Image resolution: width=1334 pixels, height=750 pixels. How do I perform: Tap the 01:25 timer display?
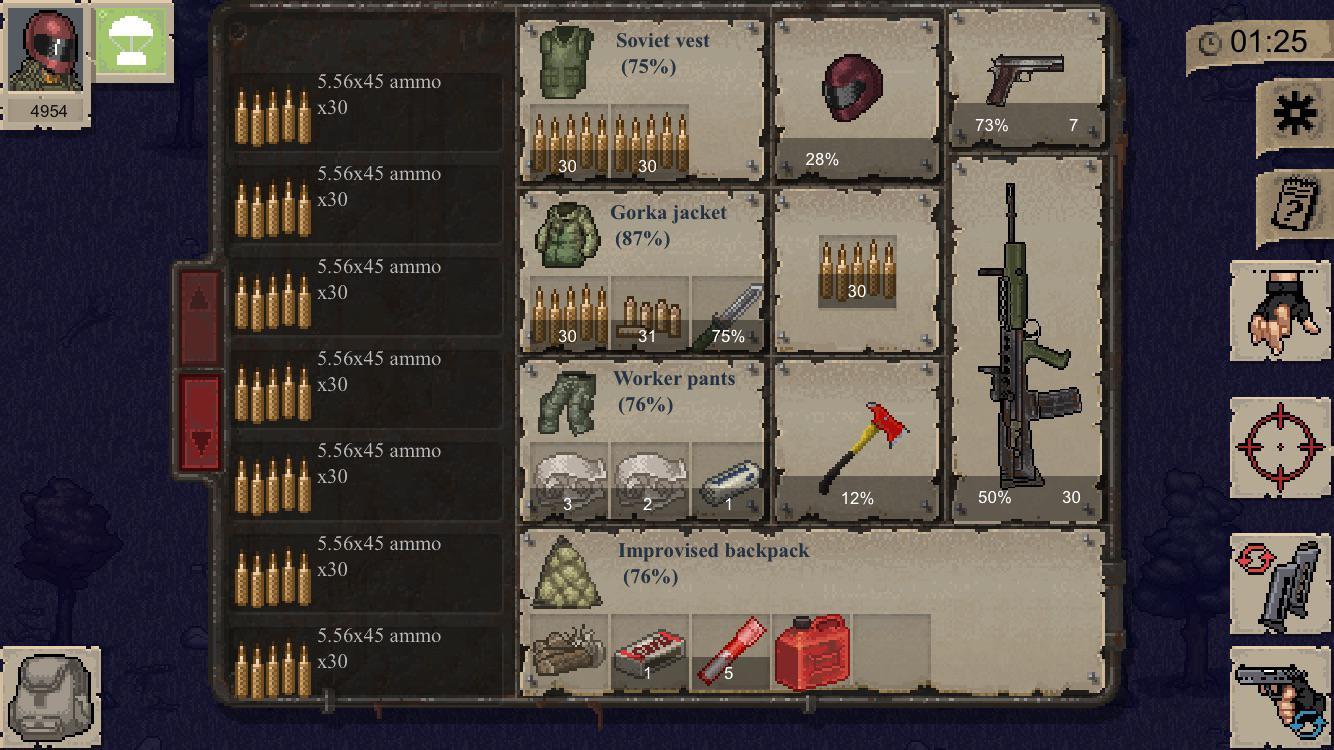(x=1280, y=42)
